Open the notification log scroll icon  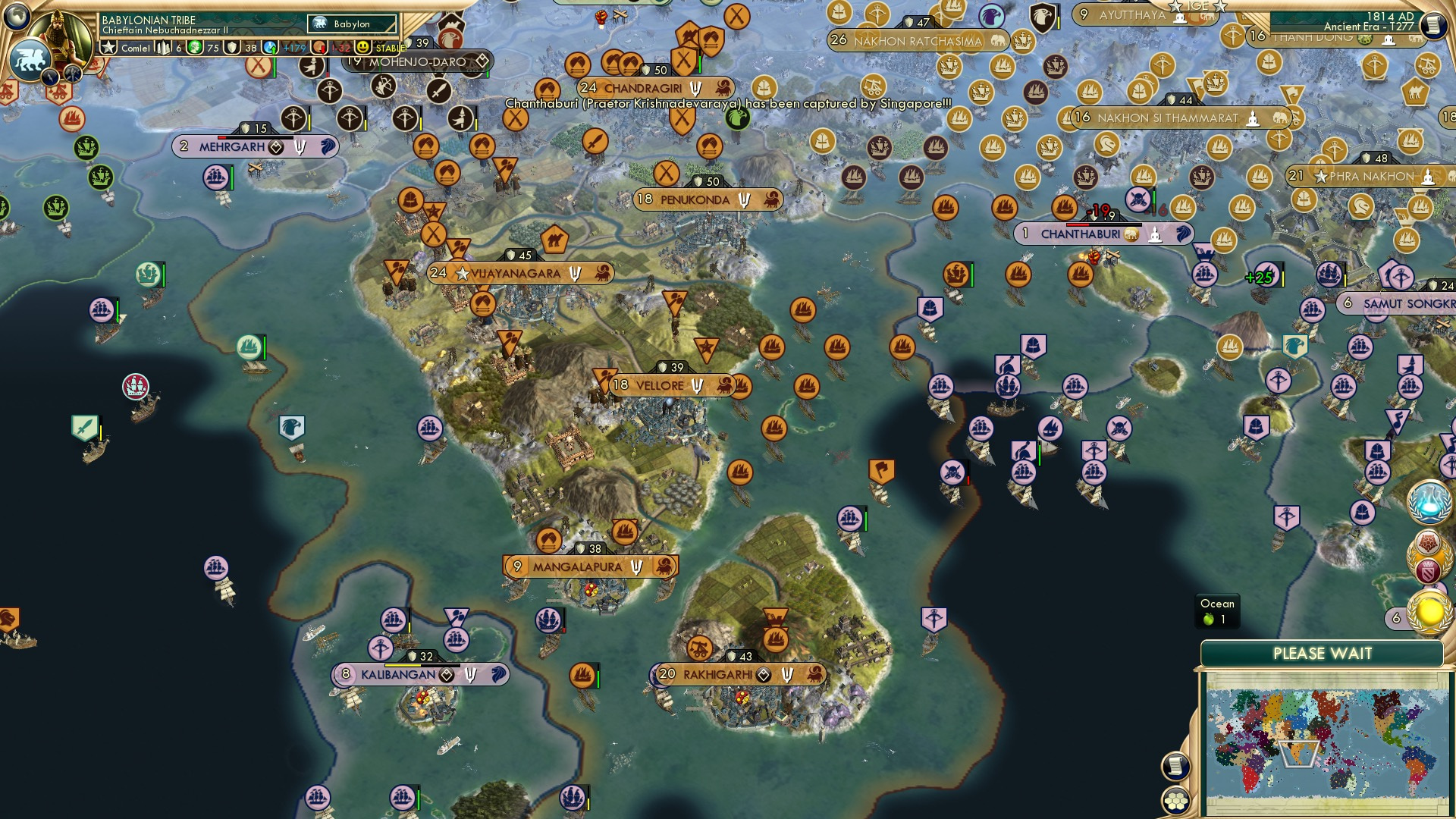pos(1175,766)
